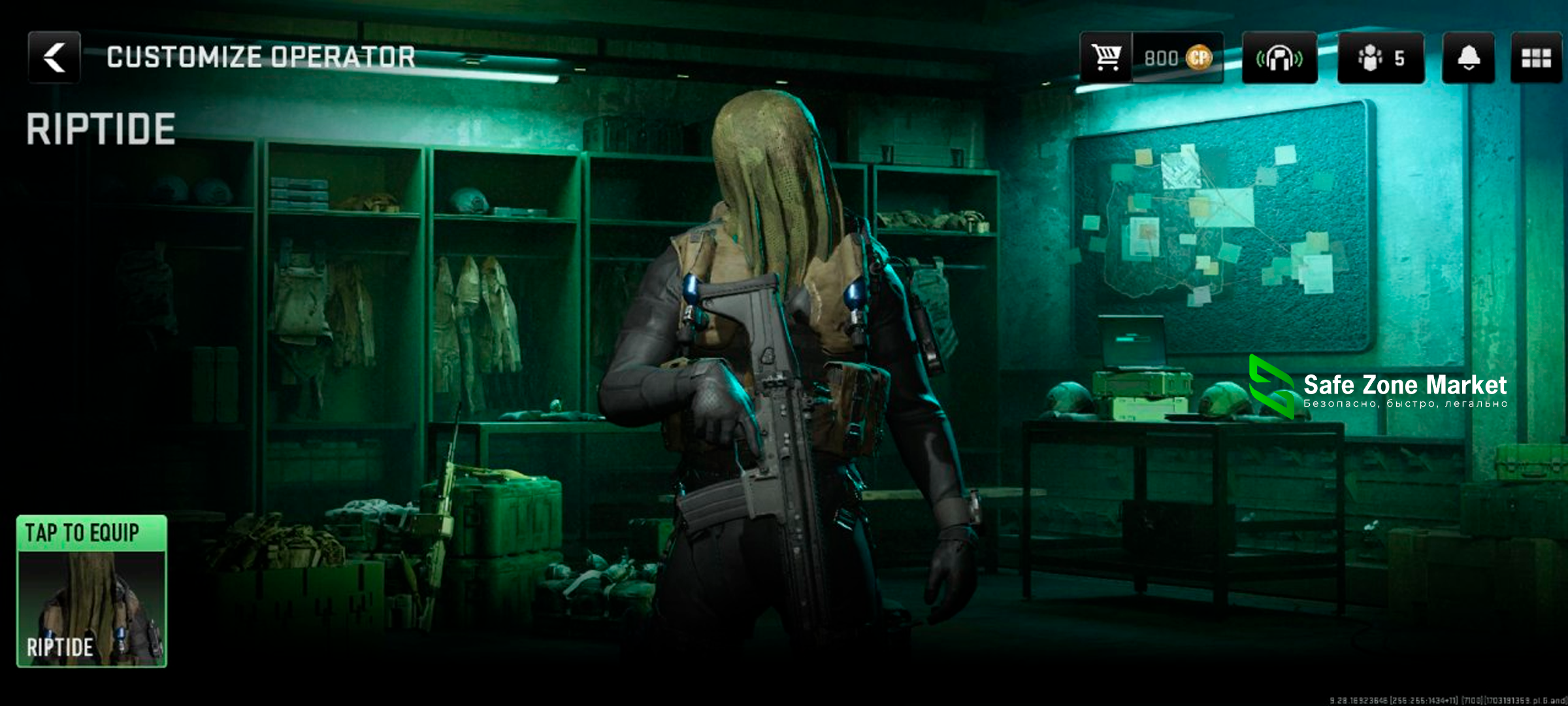1568x706 pixels.
Task: Show notifications with the bell icon
Action: [1468, 58]
